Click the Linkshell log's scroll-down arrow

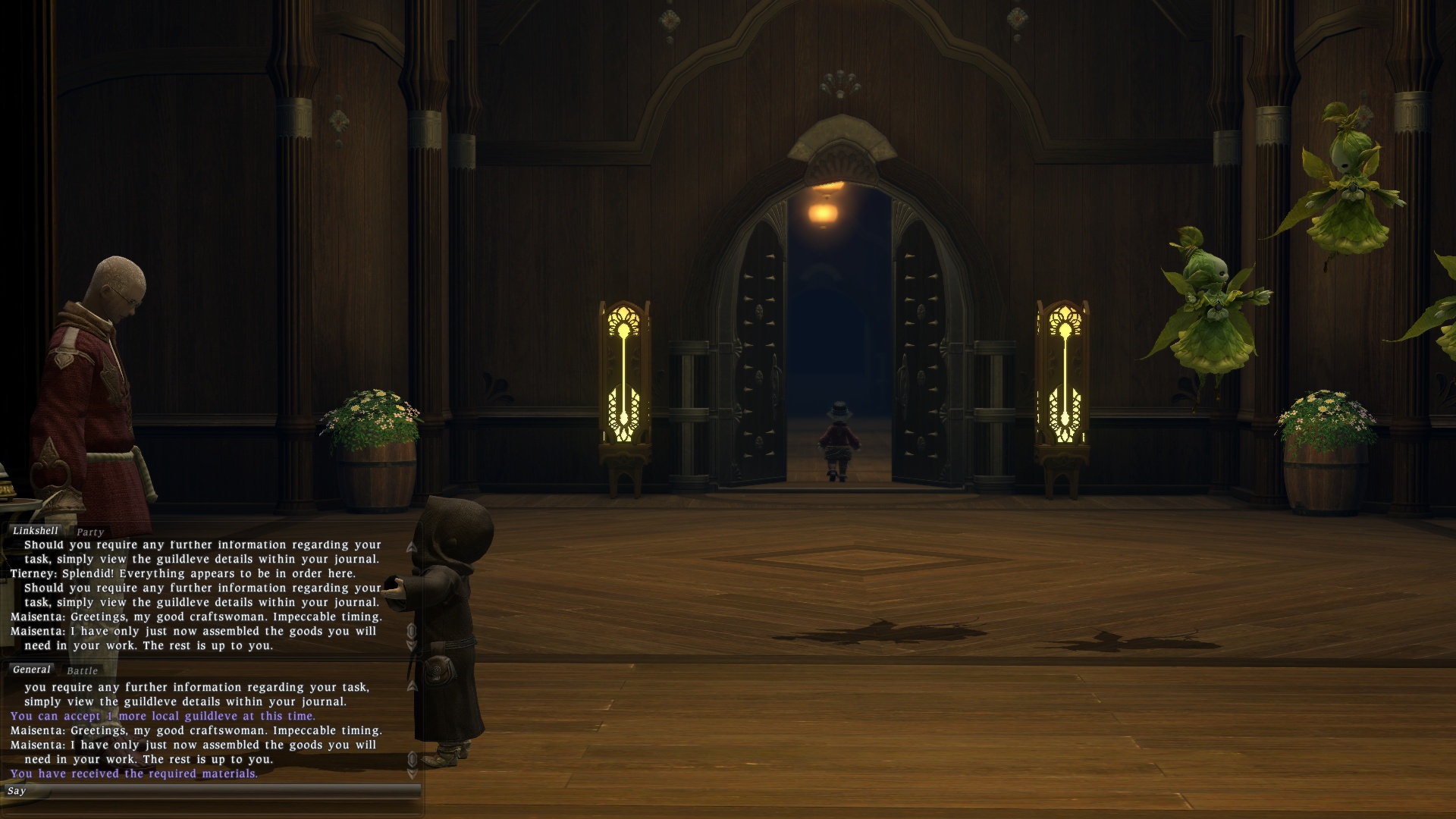pyautogui.click(x=412, y=646)
